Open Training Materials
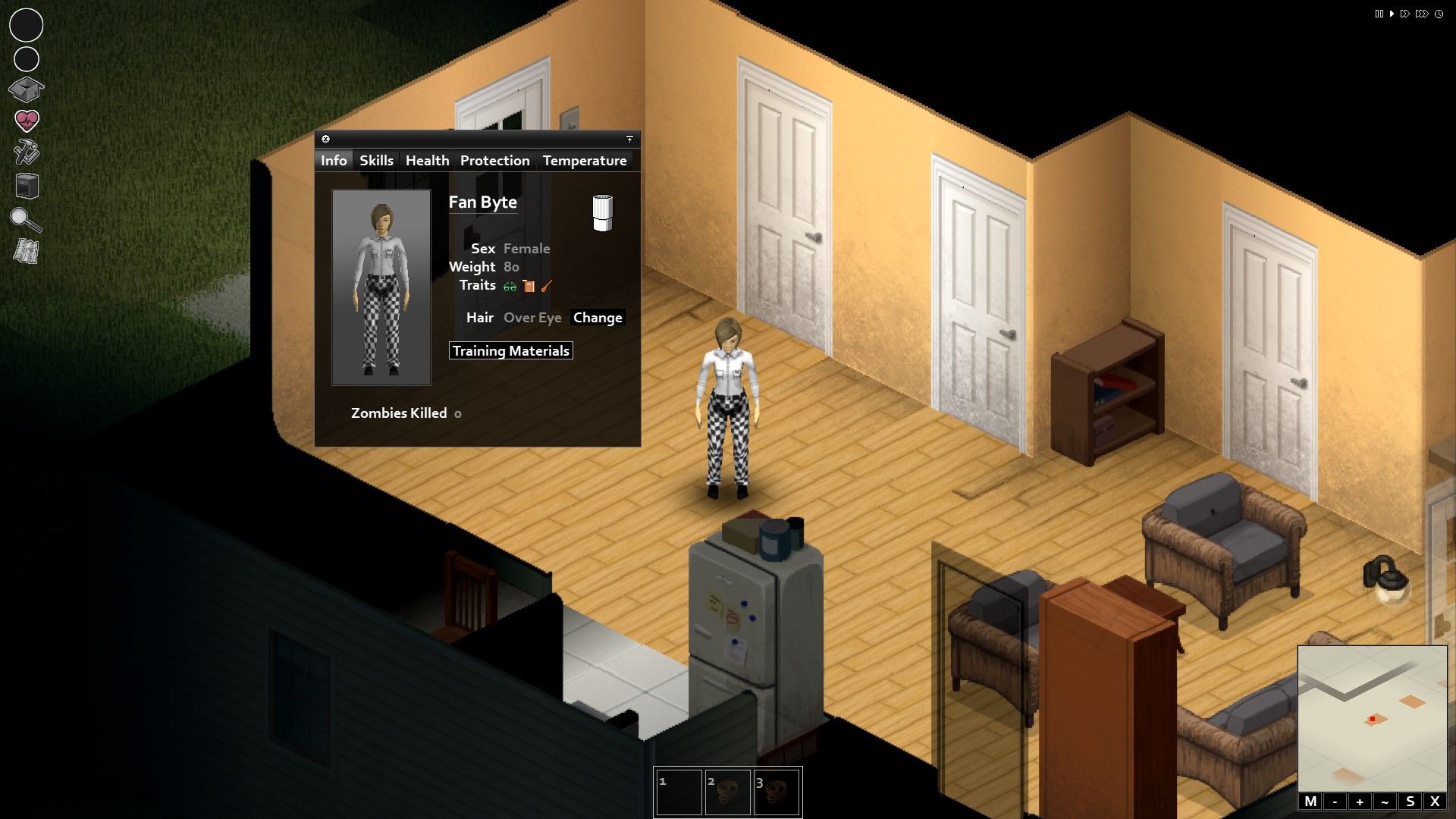 coord(510,351)
